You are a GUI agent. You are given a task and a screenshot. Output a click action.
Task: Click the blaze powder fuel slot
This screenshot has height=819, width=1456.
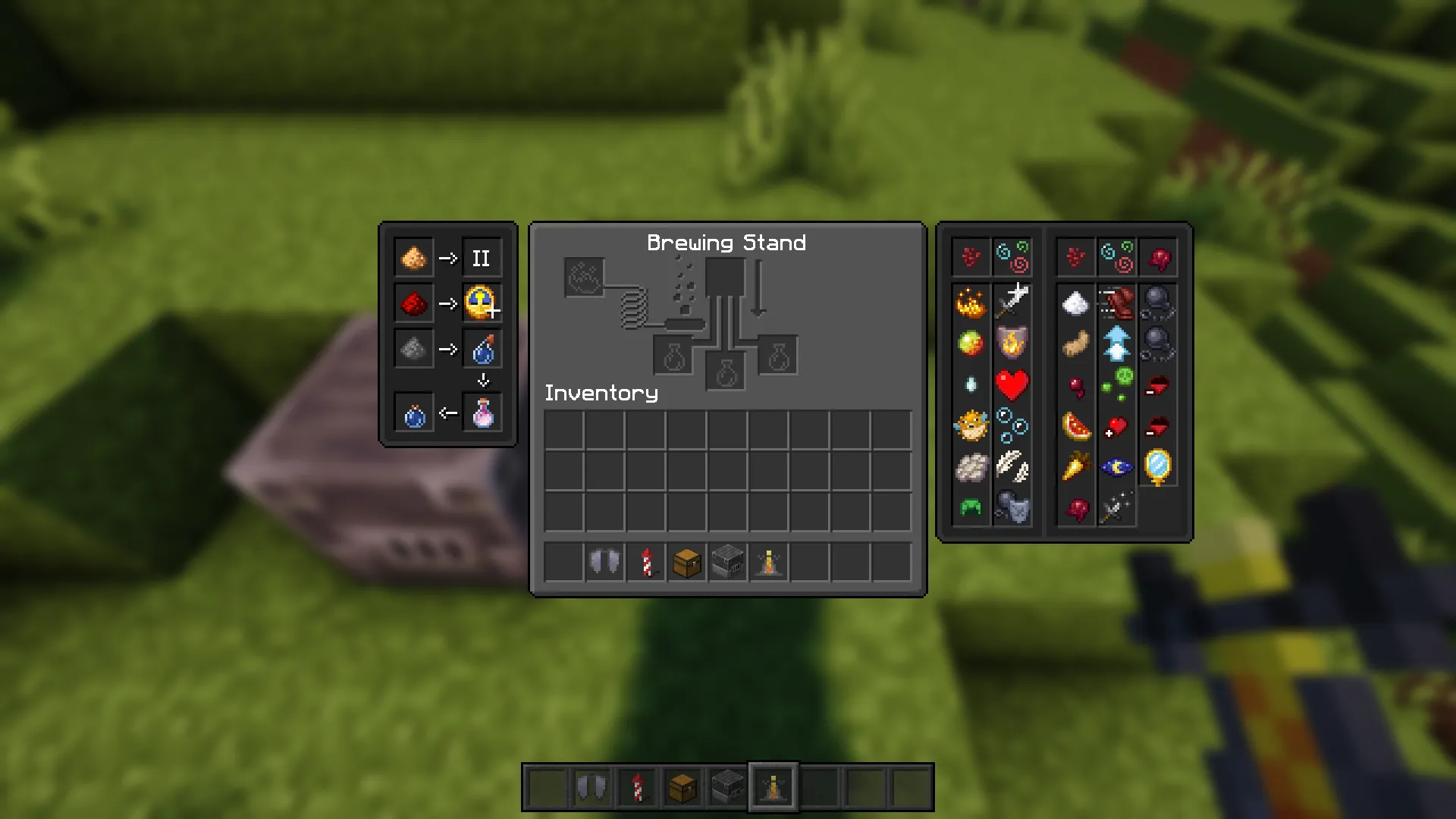coord(584,277)
